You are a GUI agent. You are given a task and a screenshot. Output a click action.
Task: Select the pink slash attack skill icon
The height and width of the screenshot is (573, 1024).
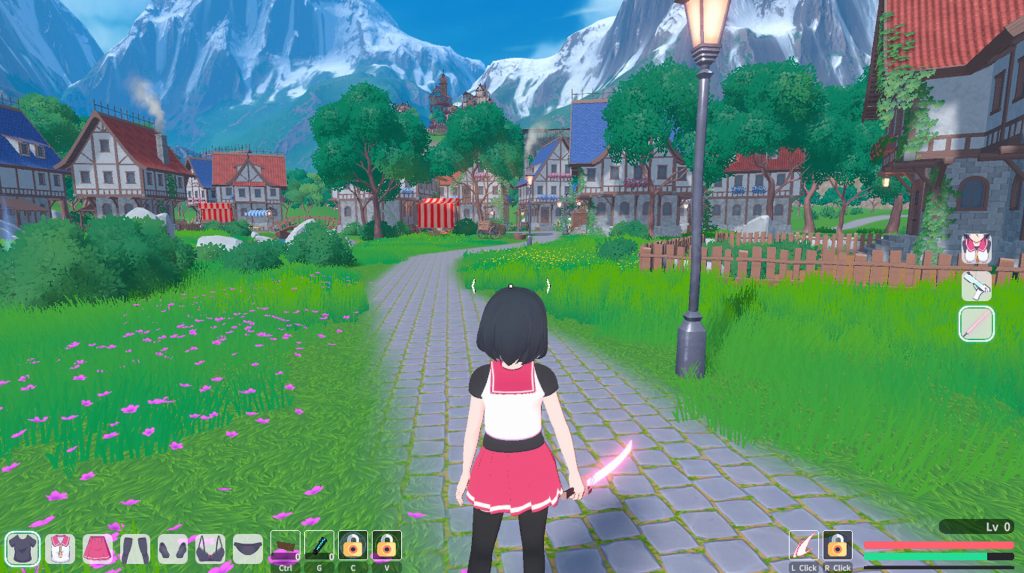click(804, 546)
